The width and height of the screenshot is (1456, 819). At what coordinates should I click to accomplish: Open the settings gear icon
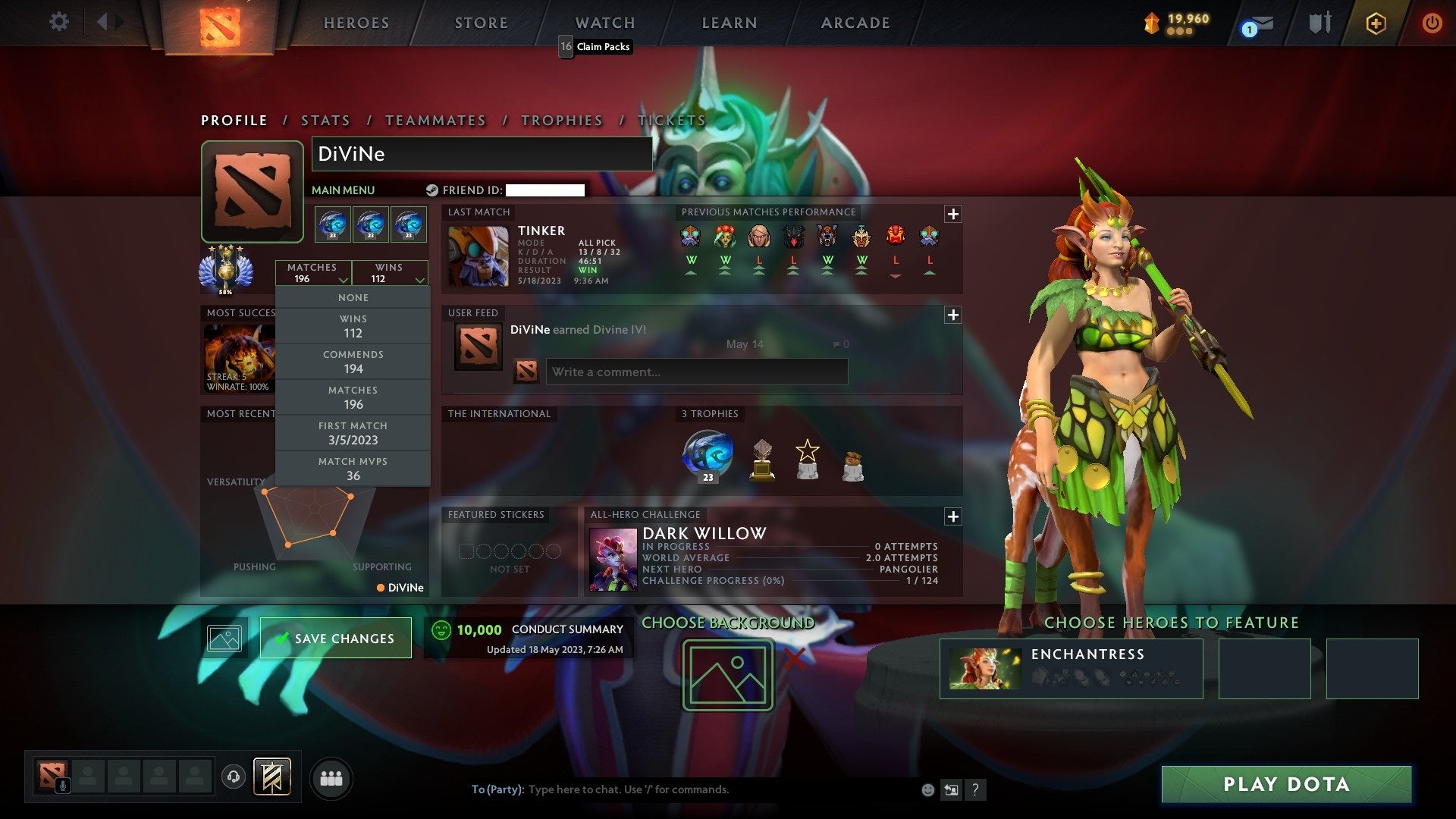pyautogui.click(x=59, y=23)
